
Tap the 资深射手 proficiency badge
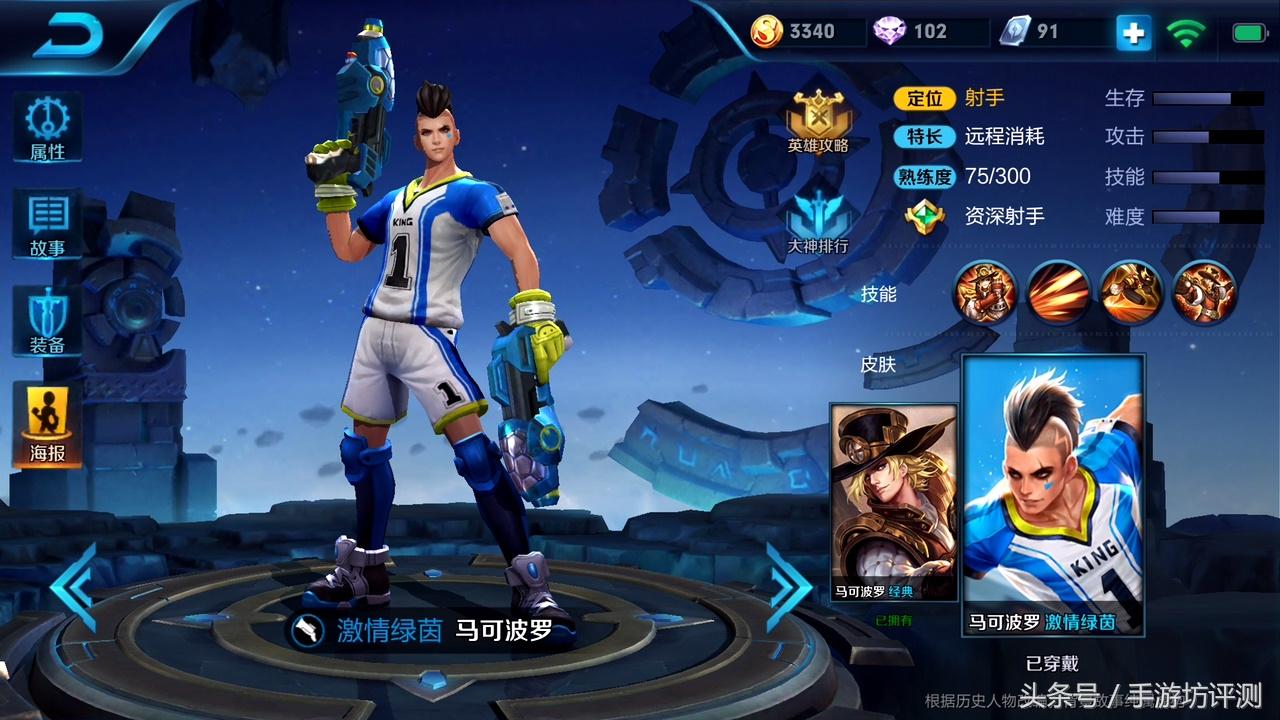(x=925, y=216)
